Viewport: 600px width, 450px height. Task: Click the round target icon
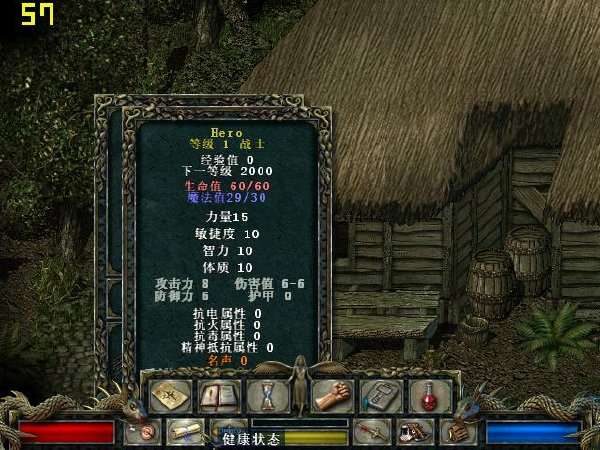pyautogui.click(x=144, y=432)
